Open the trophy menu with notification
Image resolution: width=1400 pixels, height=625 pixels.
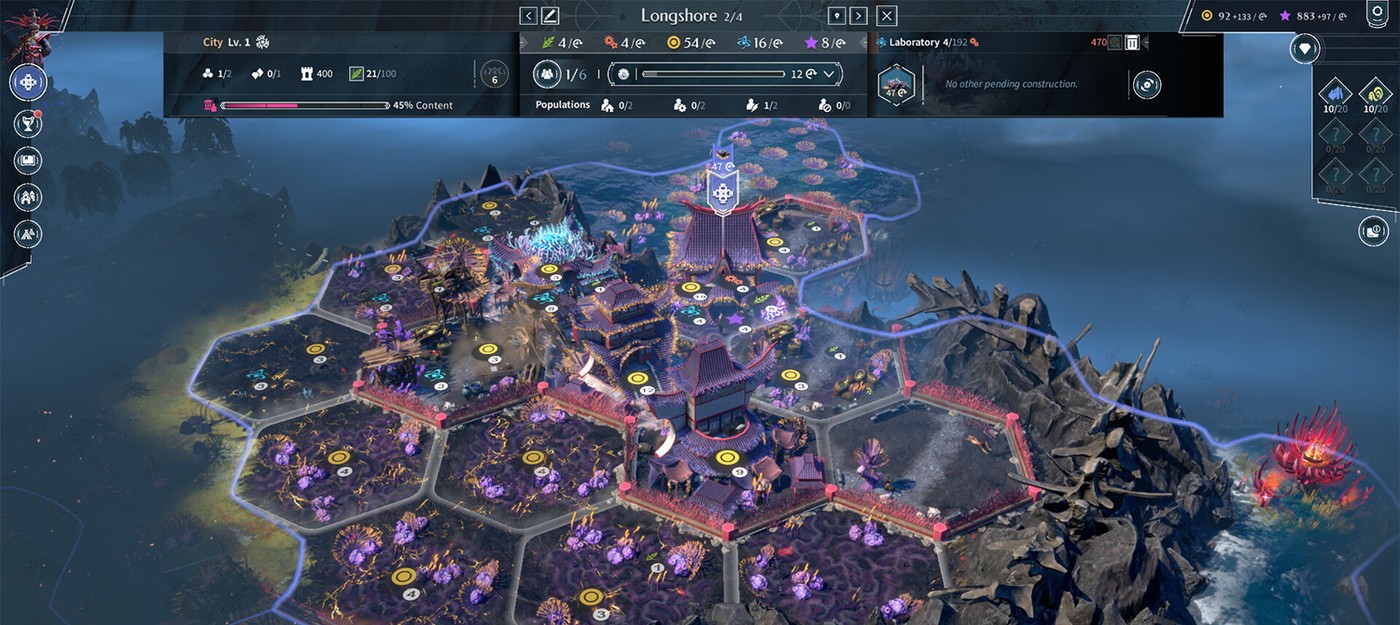28,123
